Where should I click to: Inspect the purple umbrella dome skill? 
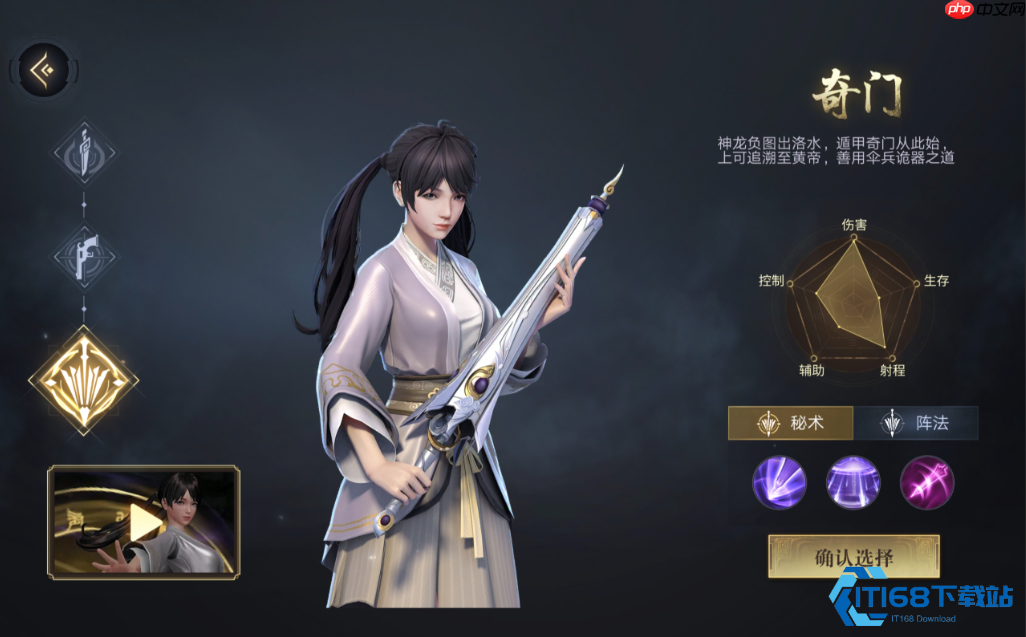coord(853,482)
